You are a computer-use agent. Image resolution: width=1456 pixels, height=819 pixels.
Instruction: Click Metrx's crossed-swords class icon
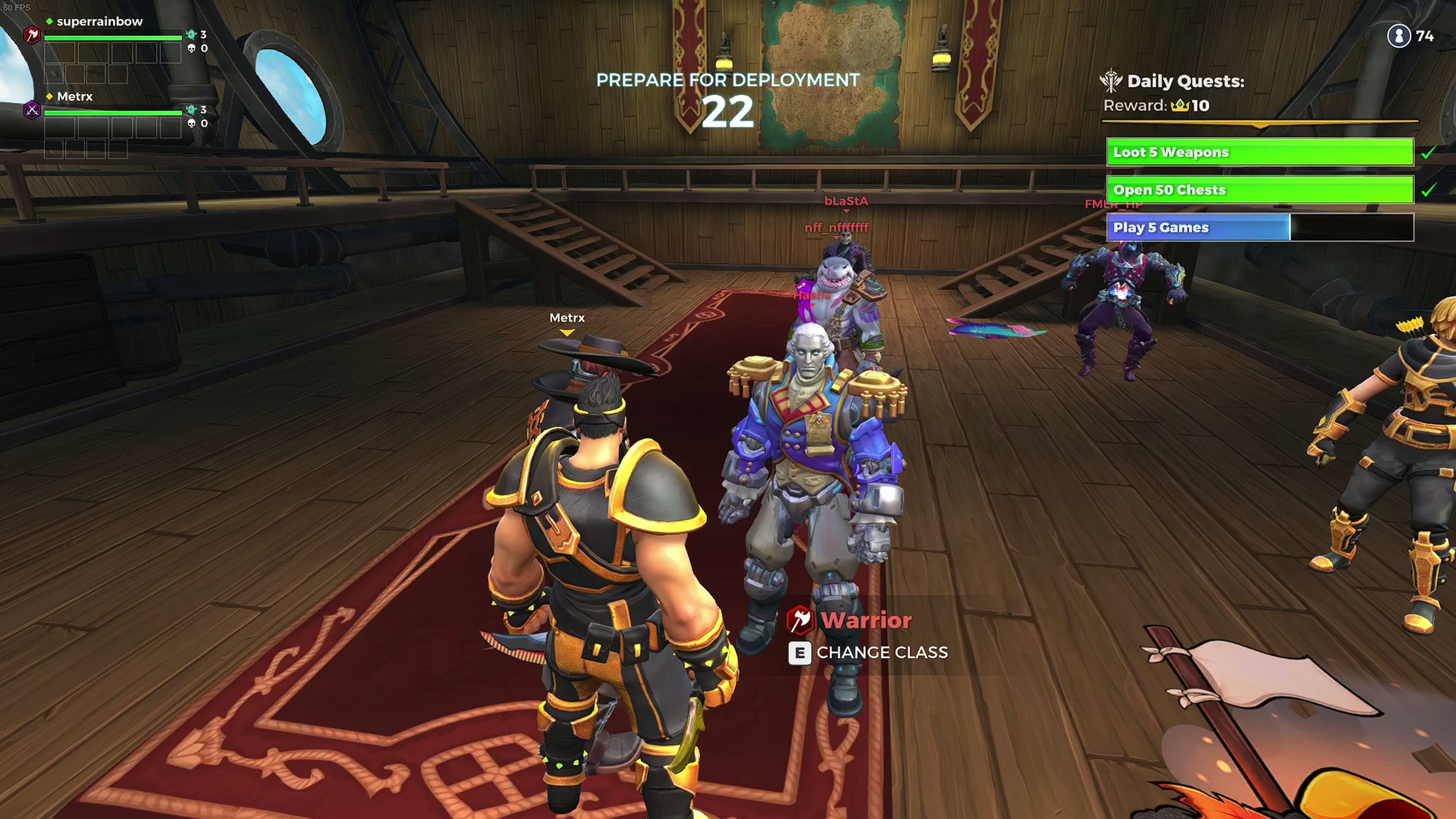click(x=32, y=110)
